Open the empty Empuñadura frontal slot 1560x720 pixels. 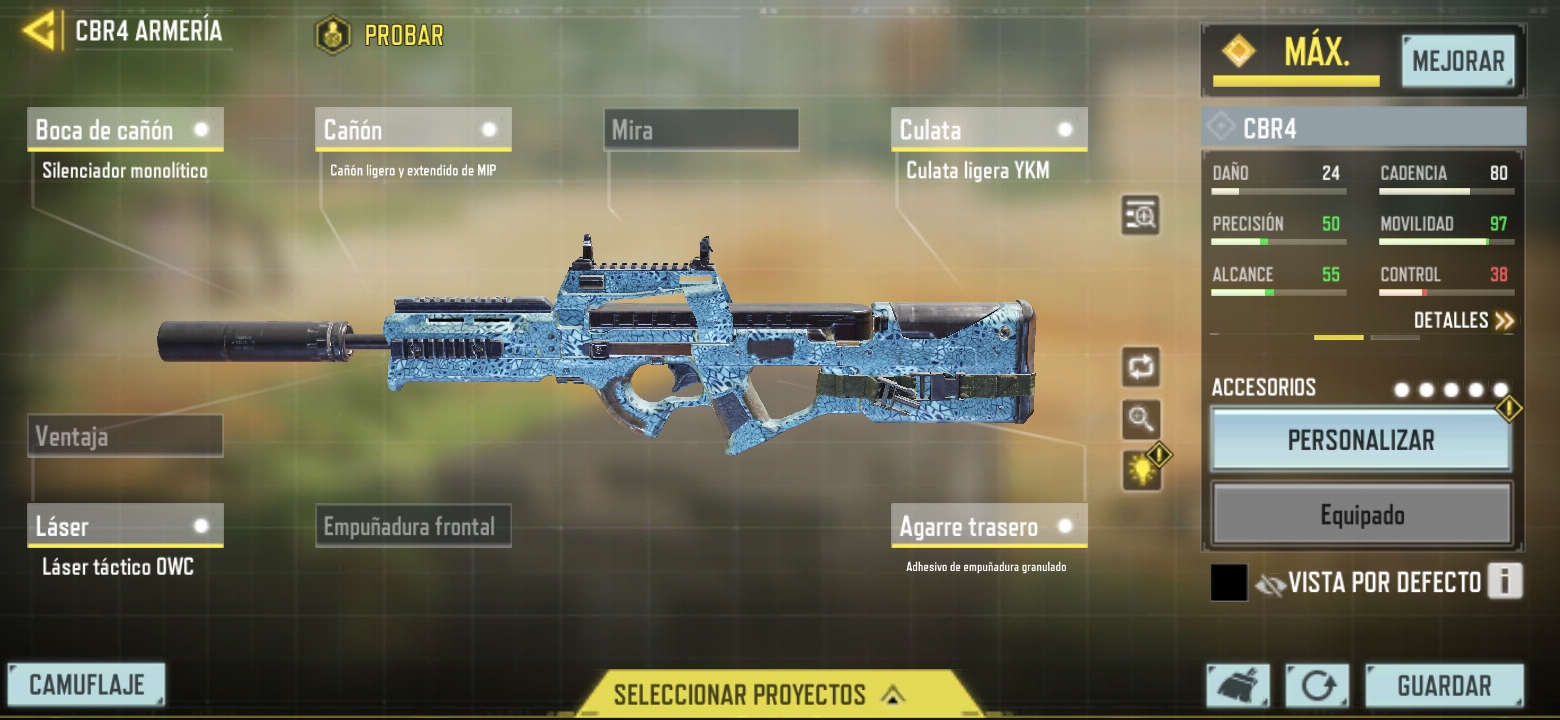tap(413, 526)
